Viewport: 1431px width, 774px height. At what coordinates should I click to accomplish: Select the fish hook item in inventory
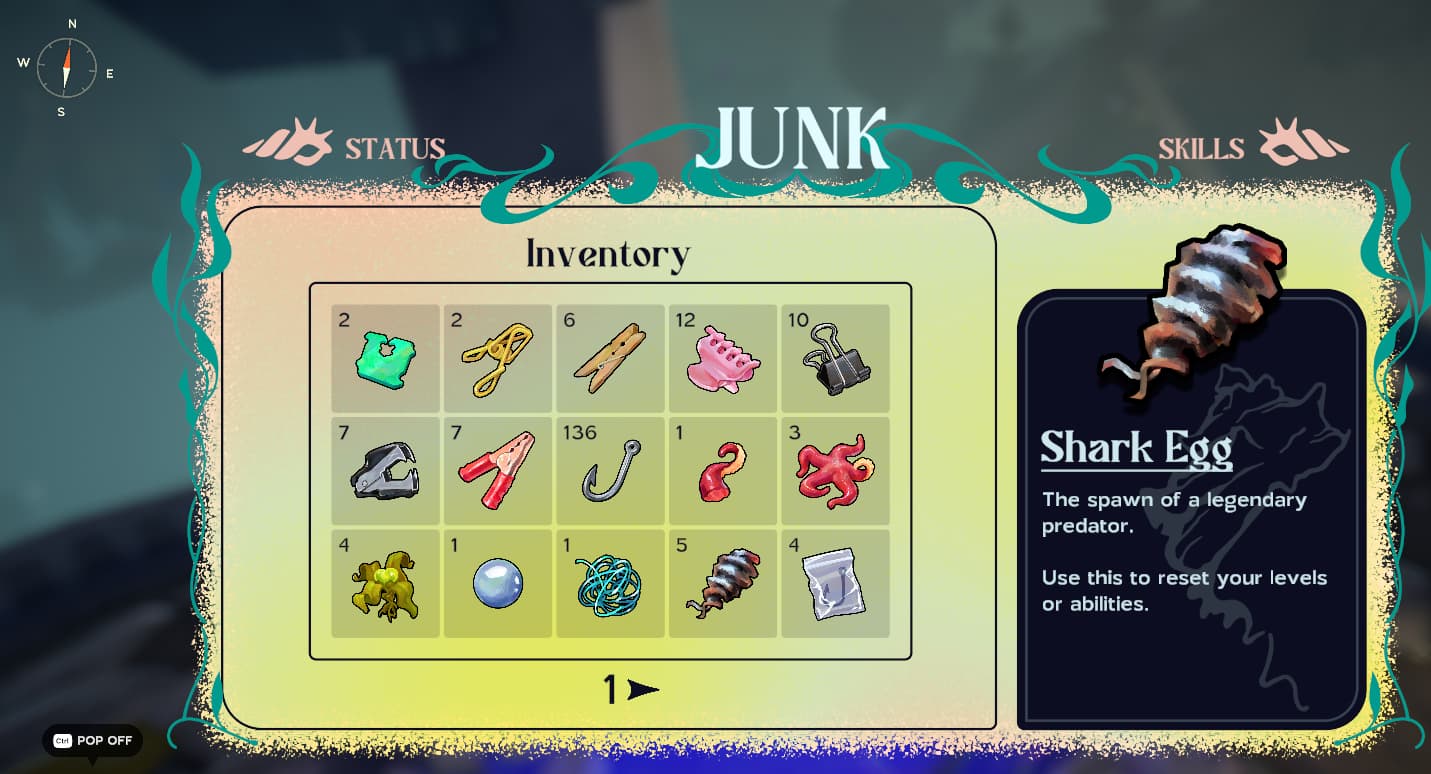click(x=610, y=470)
